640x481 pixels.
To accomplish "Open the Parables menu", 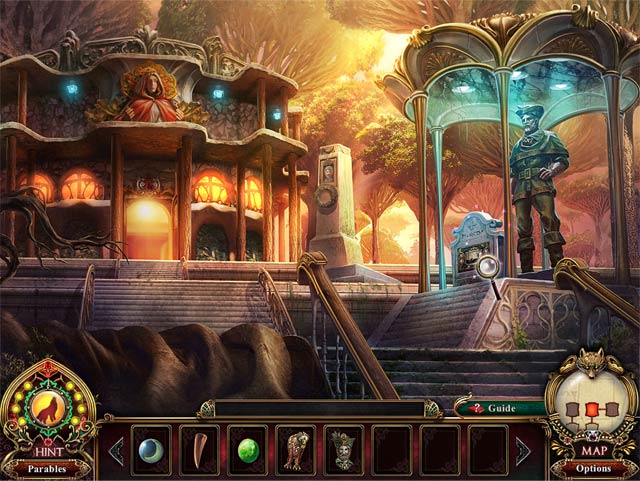I will click(47, 467).
